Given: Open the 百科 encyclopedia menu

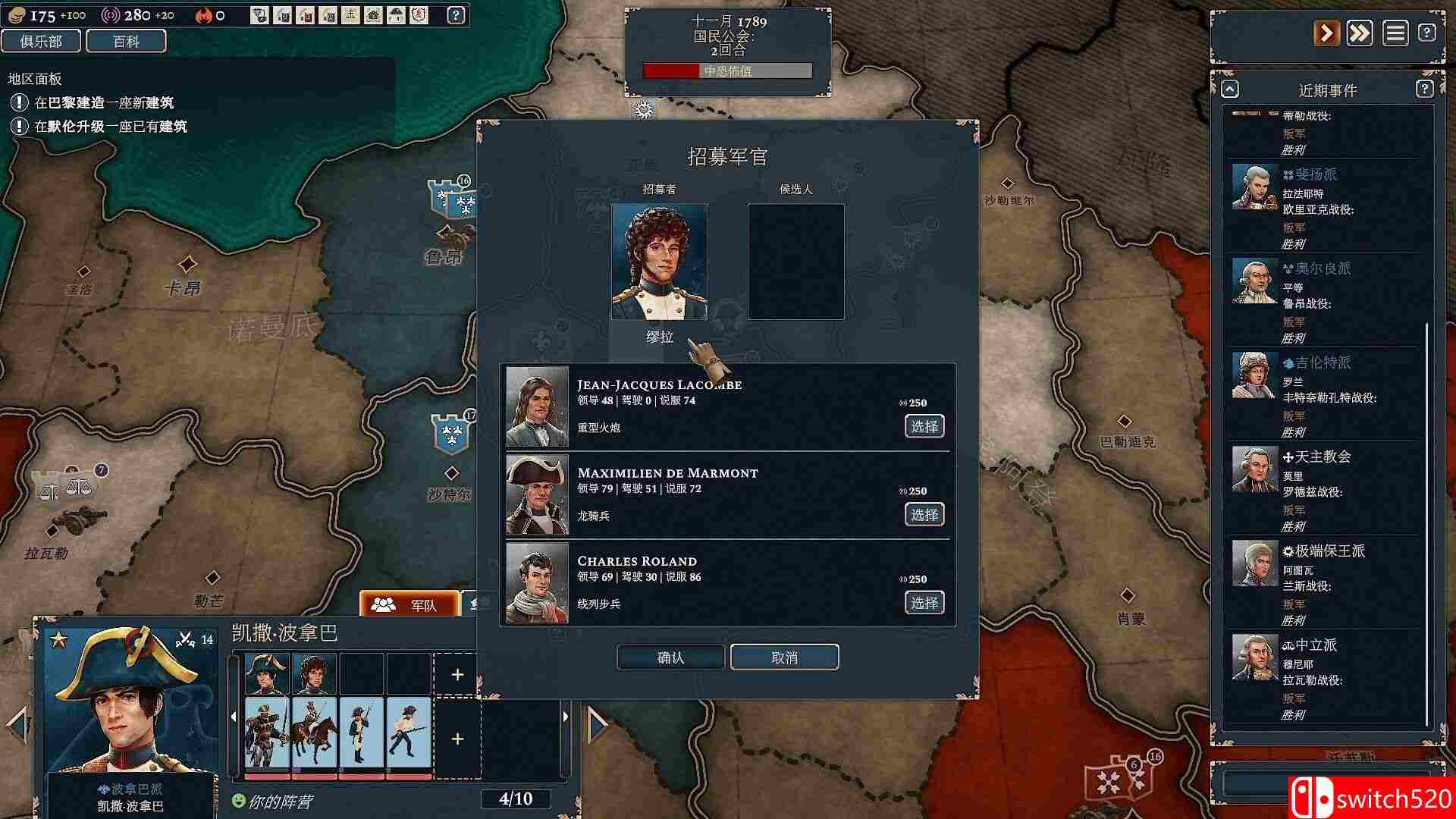Looking at the screenshot, I should pos(127,41).
